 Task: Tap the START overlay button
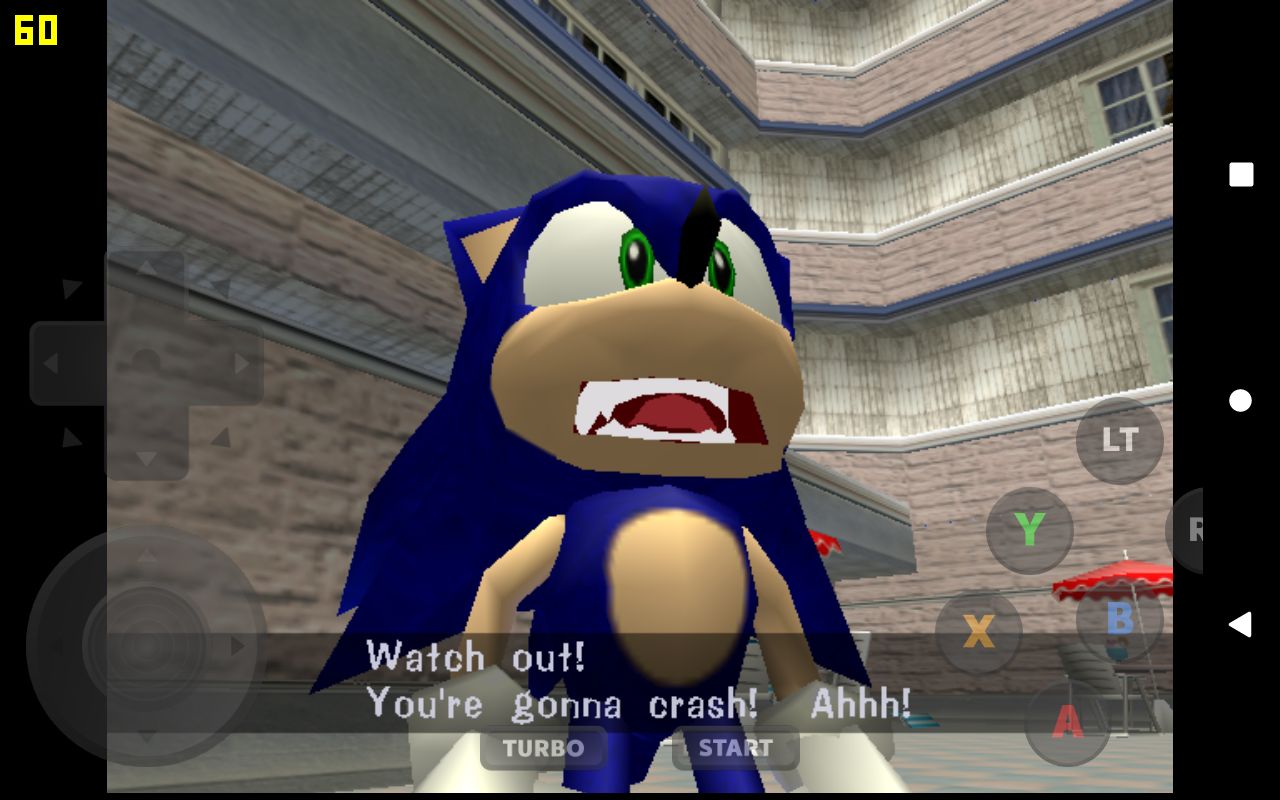[x=735, y=748]
